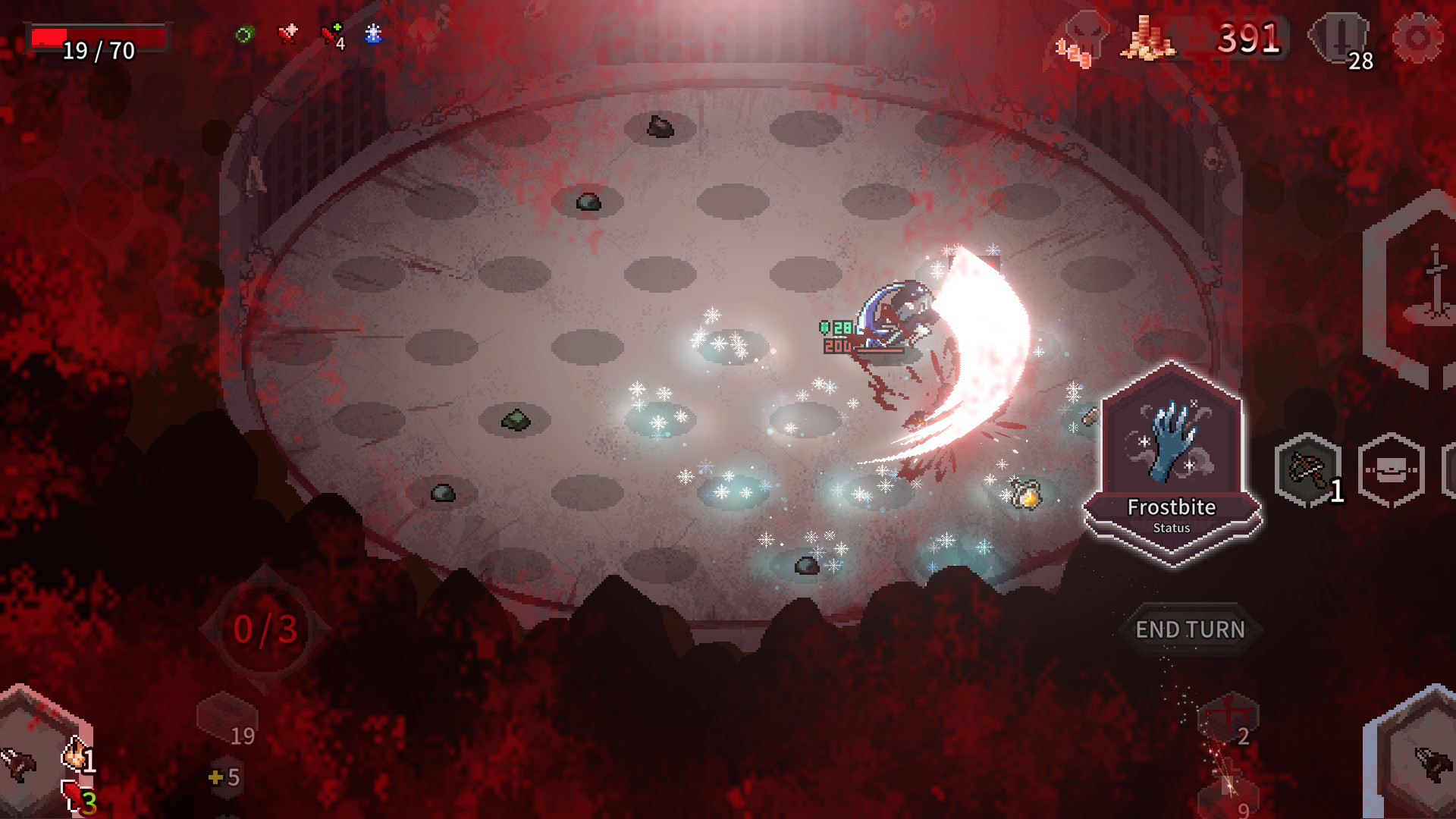Toggle the green gem buff icon
This screenshot has height=819, width=1456.
(244, 33)
